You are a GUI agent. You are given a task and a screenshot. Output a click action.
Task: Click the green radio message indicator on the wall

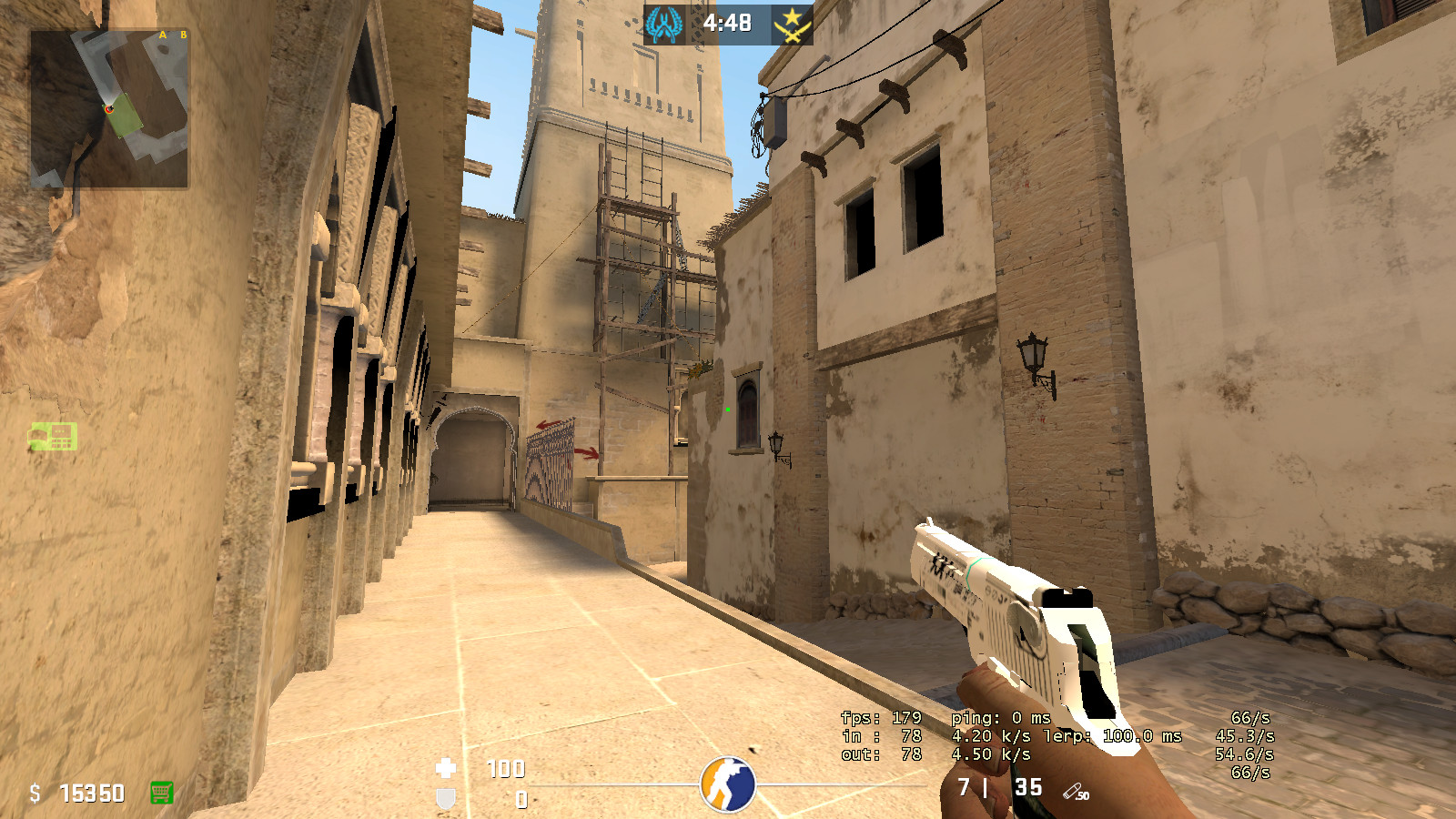[52, 438]
